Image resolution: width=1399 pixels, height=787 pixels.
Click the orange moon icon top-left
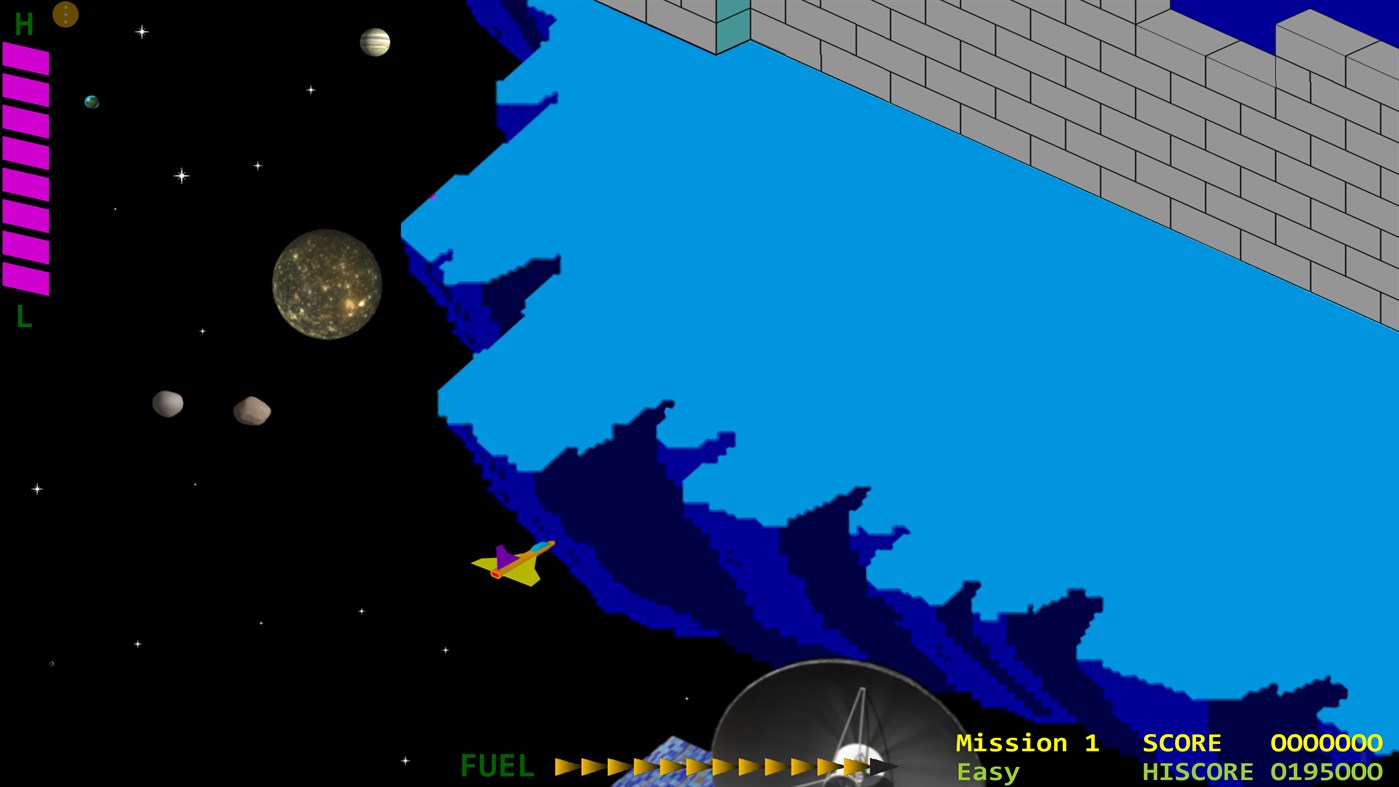pyautogui.click(x=66, y=14)
